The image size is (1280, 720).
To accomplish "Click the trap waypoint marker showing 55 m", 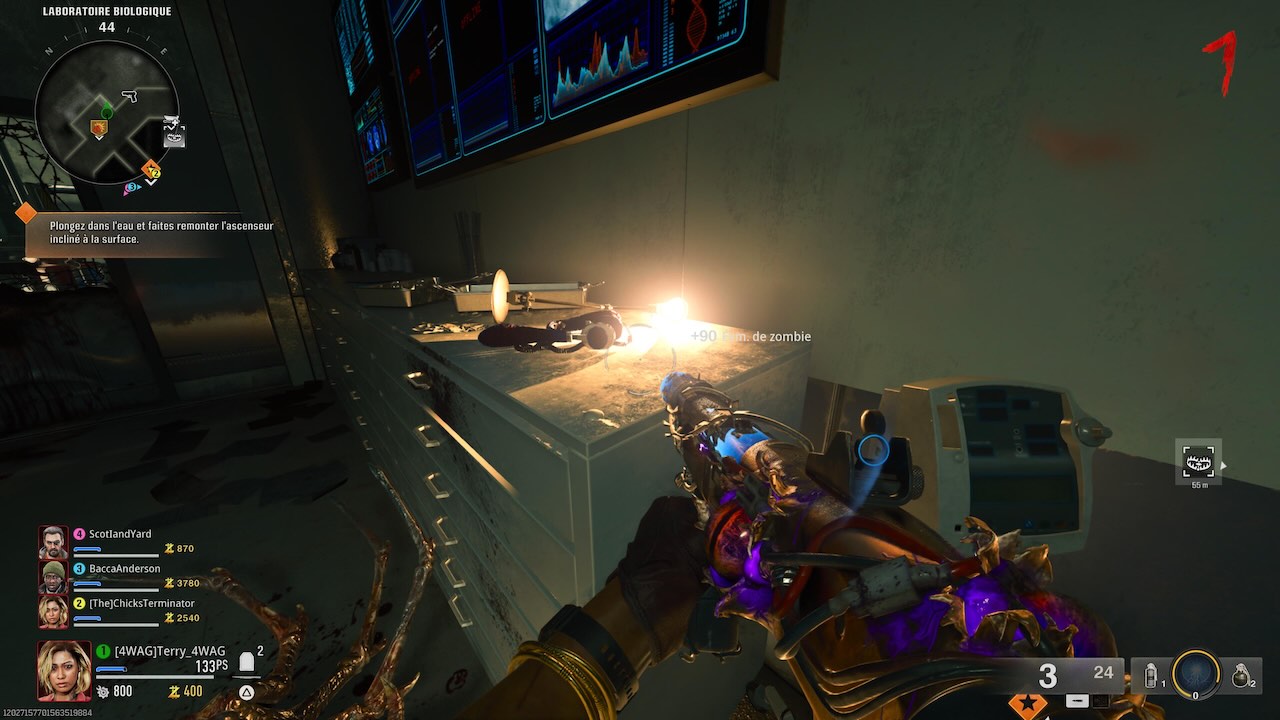I will coord(1198,461).
